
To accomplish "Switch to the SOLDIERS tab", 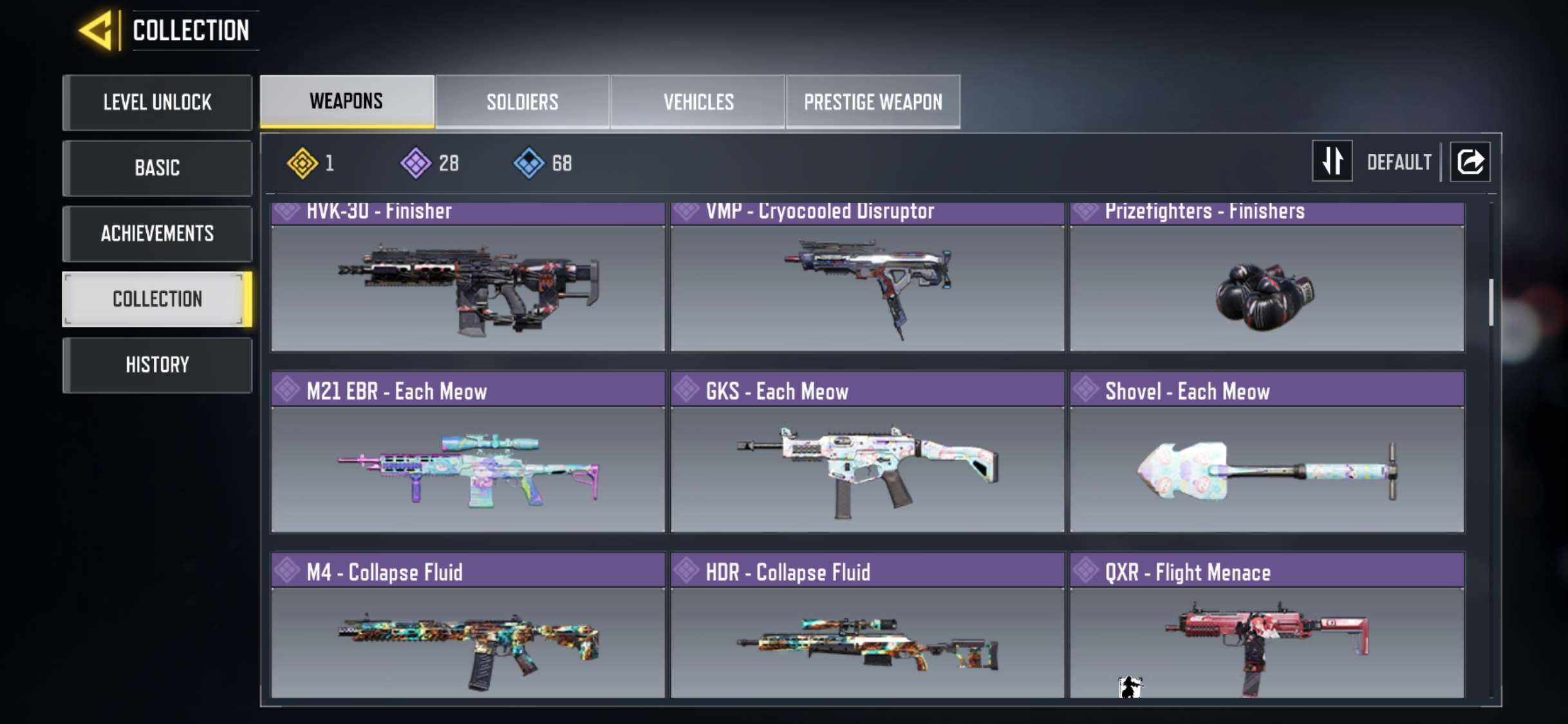I will click(522, 101).
